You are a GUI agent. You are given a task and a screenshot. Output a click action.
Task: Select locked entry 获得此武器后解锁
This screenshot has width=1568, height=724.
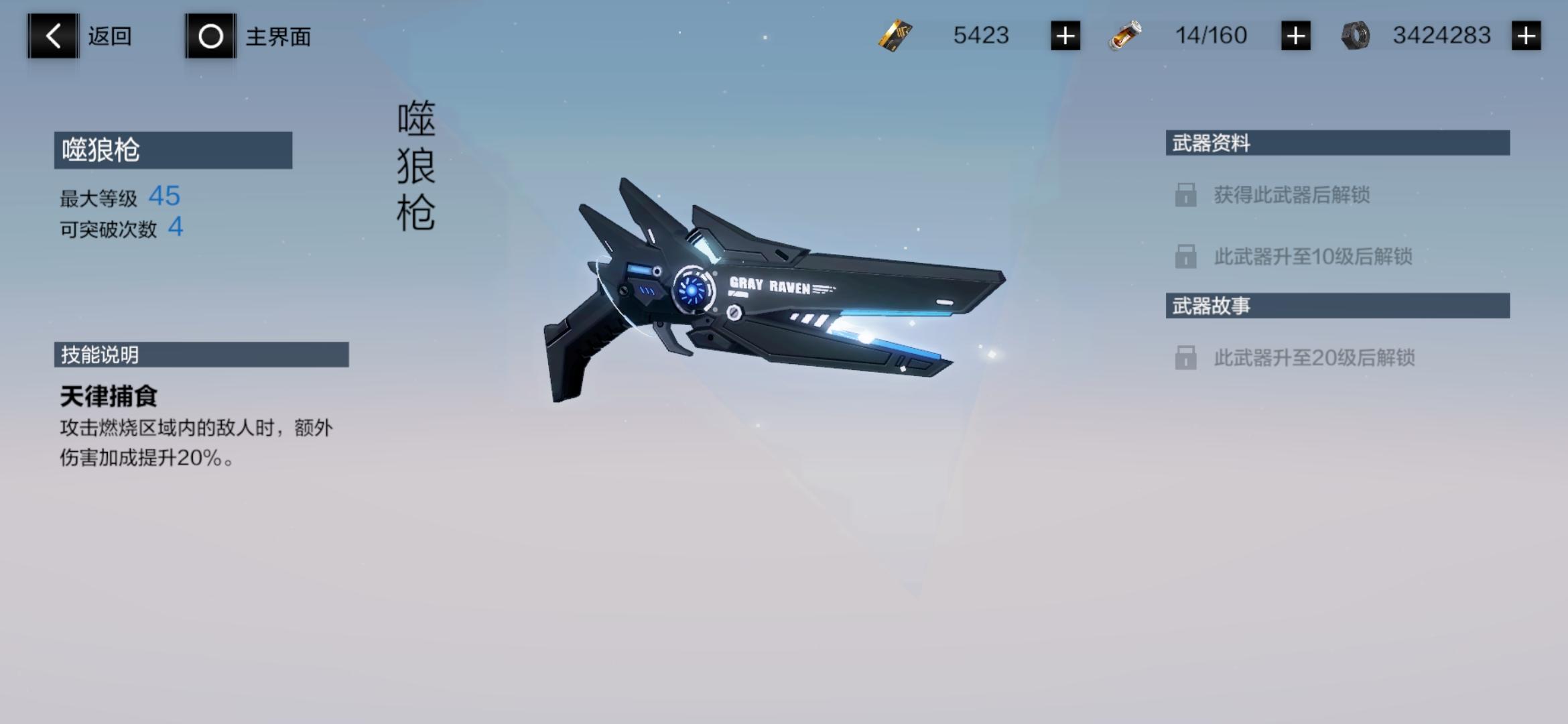coord(1291,195)
